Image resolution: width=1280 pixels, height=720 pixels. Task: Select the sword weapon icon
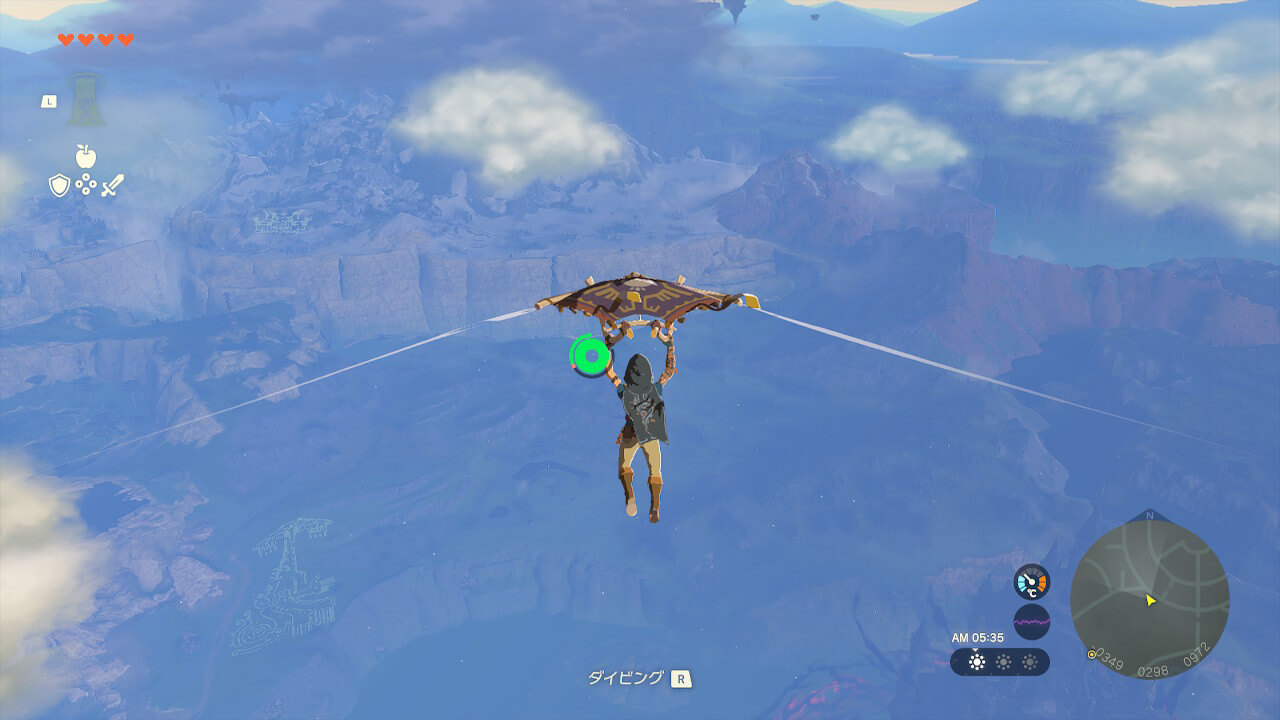click(112, 185)
